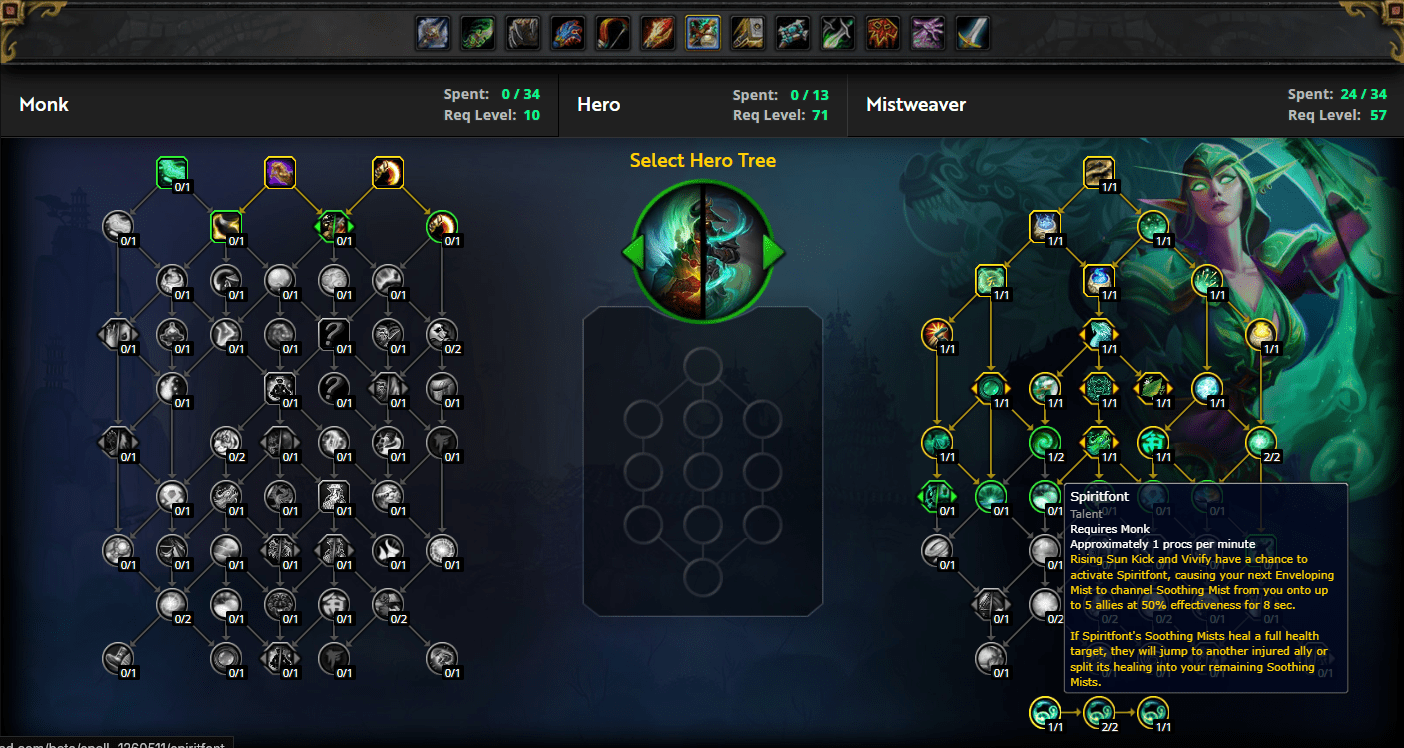
Task: Switch to the Mistweaver tree panel header
Action: click(x=916, y=103)
